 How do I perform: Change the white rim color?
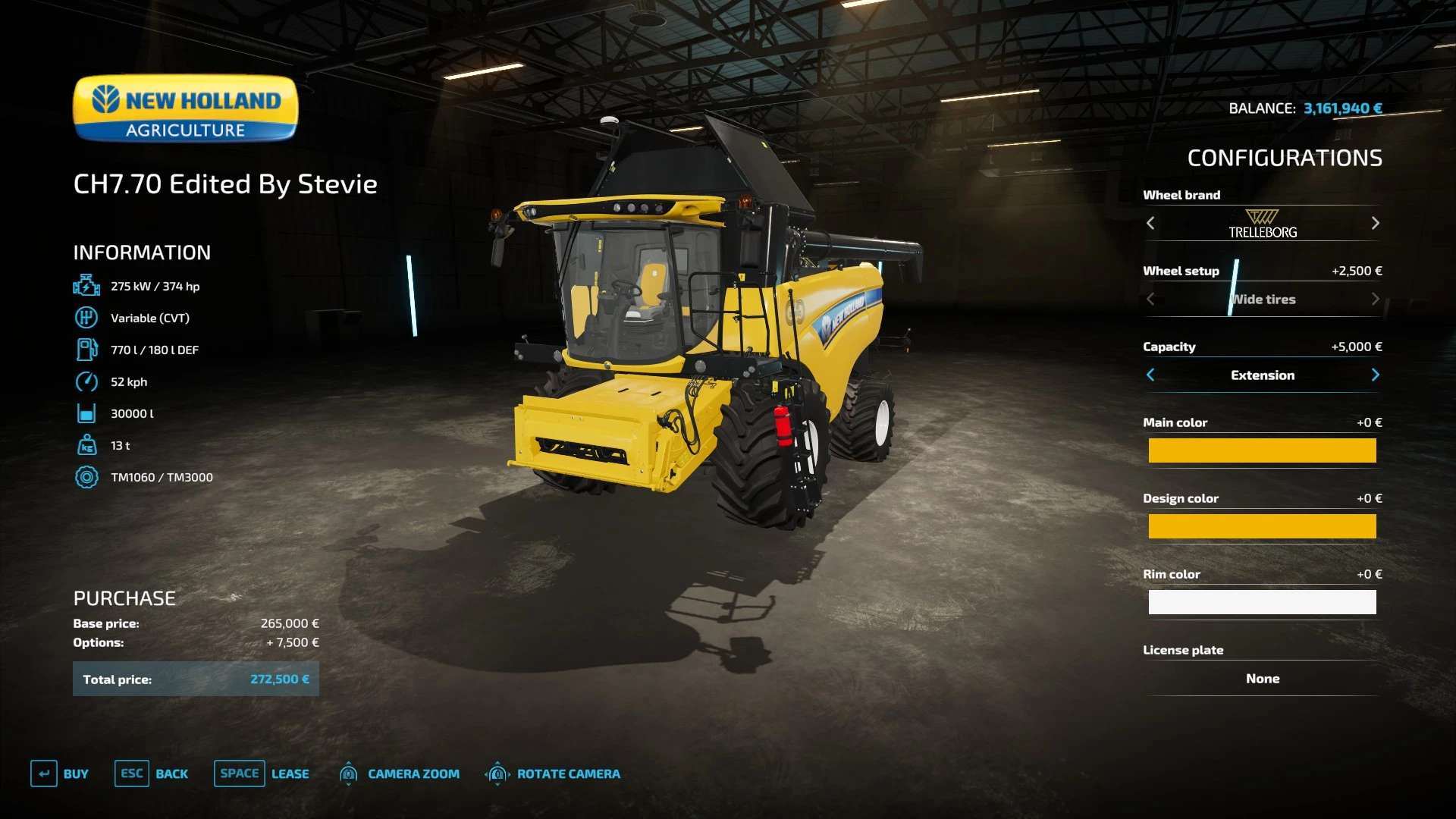[1262, 602]
